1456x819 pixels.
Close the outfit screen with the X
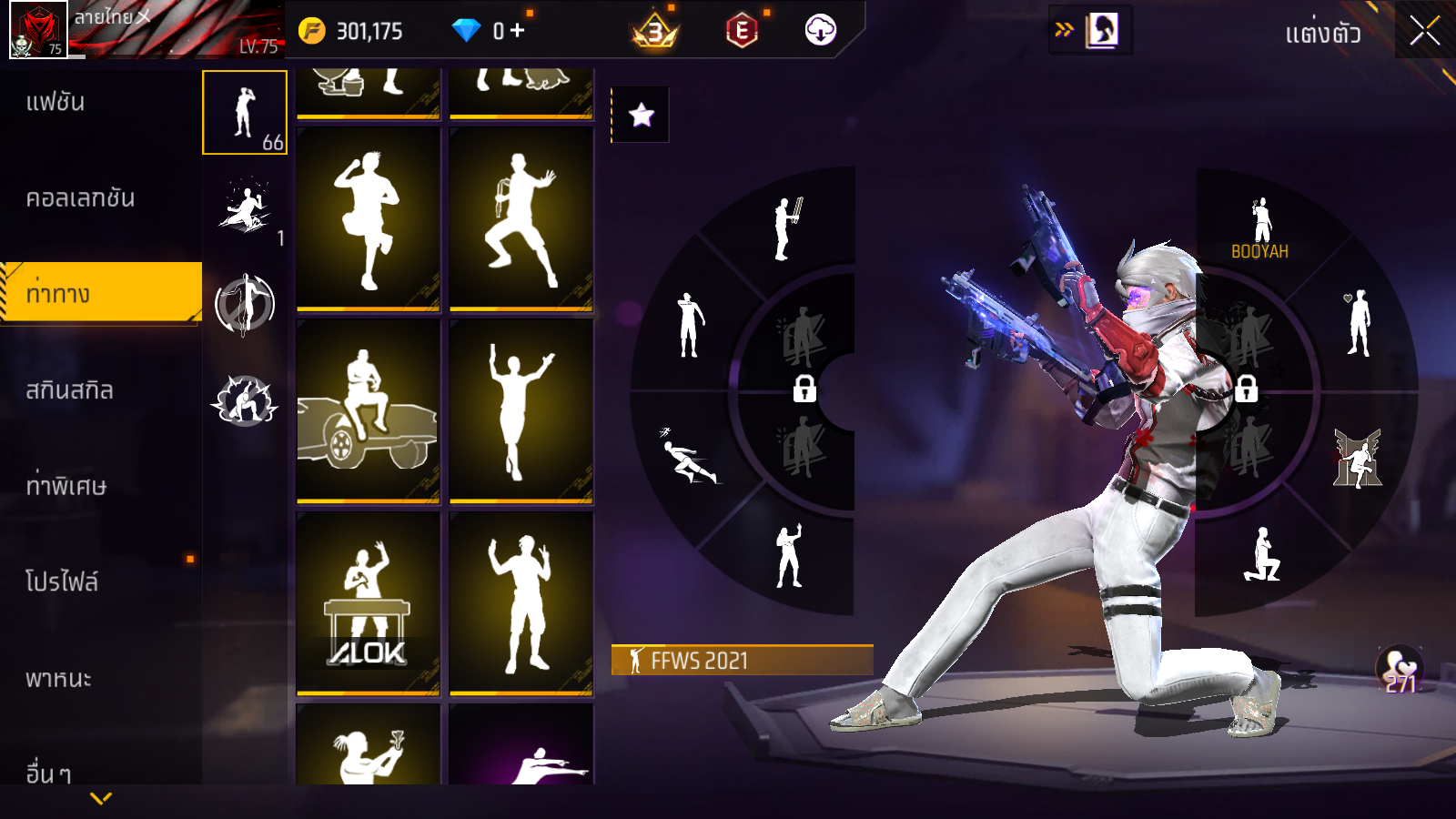(x=1424, y=31)
